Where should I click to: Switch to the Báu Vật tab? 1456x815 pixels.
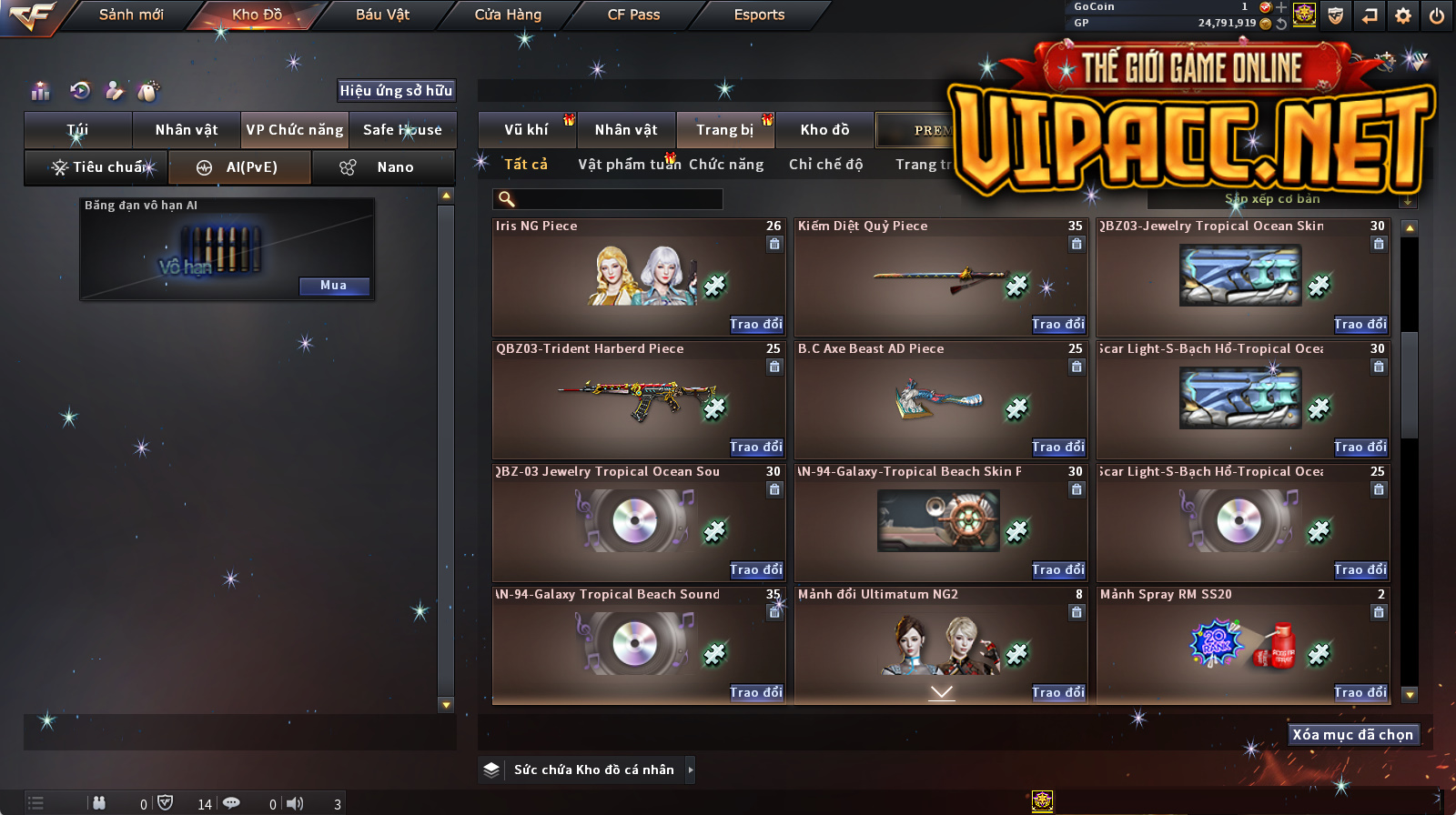[x=382, y=15]
